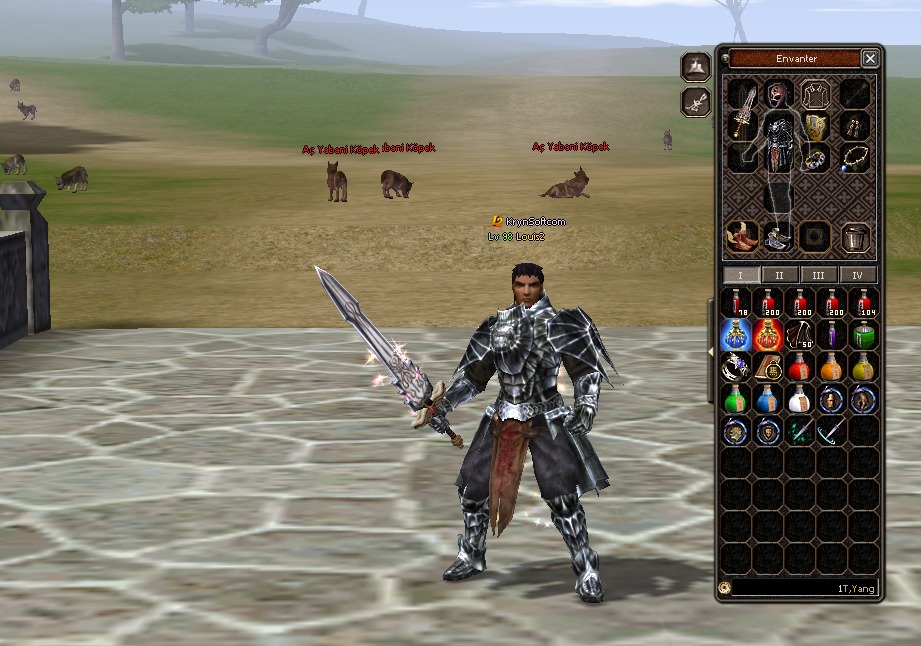
Task: Use the red potion stack of 78
Action: [x=738, y=303]
